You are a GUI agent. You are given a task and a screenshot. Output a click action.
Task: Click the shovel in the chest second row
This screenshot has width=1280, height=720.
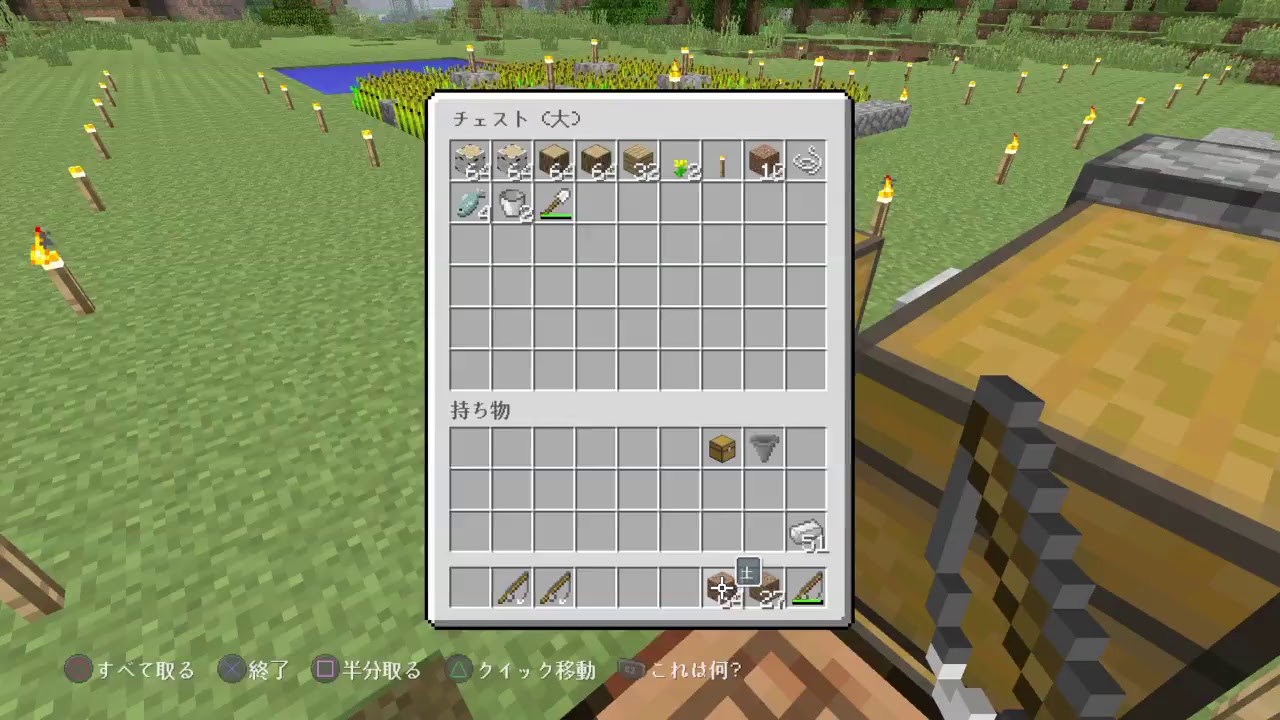(x=553, y=204)
